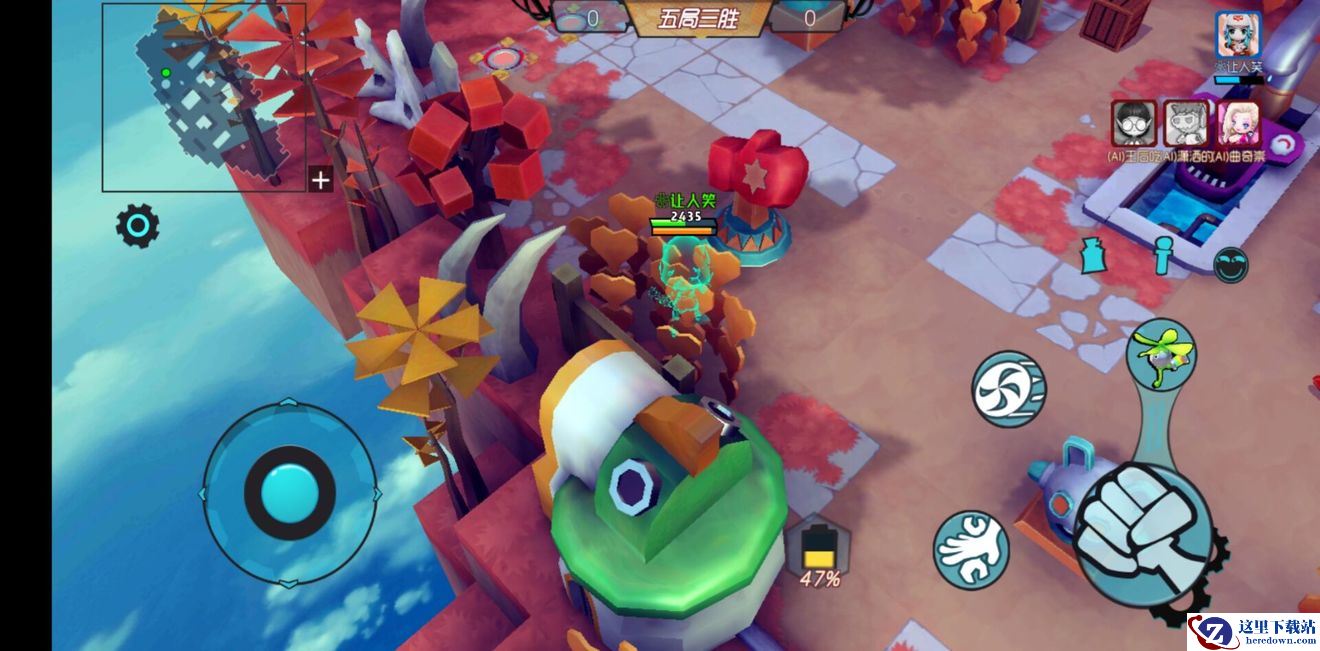
Task: Pick the blonde girl AI player portrait
Action: [x=1239, y=123]
